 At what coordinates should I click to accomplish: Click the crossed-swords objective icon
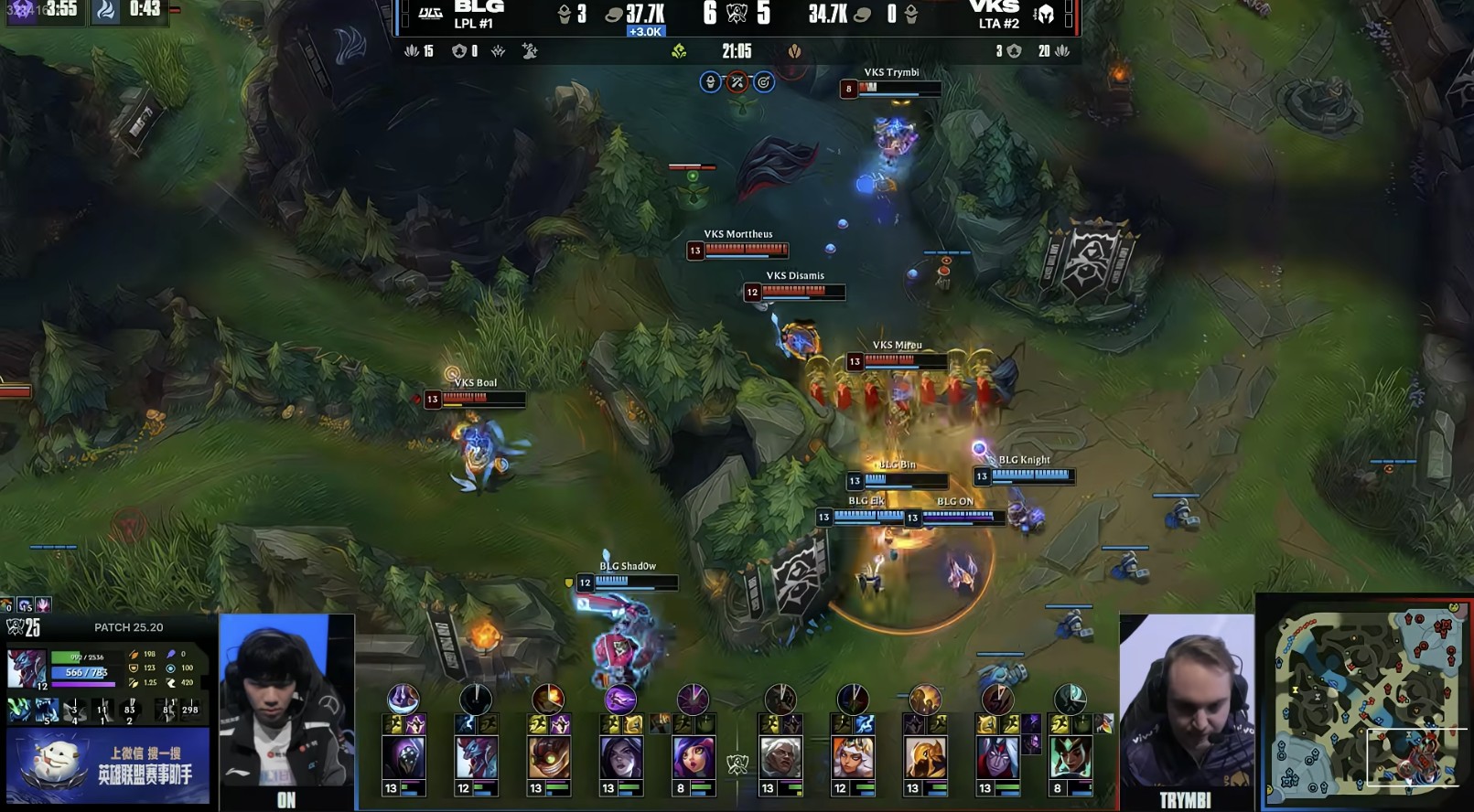click(x=737, y=83)
